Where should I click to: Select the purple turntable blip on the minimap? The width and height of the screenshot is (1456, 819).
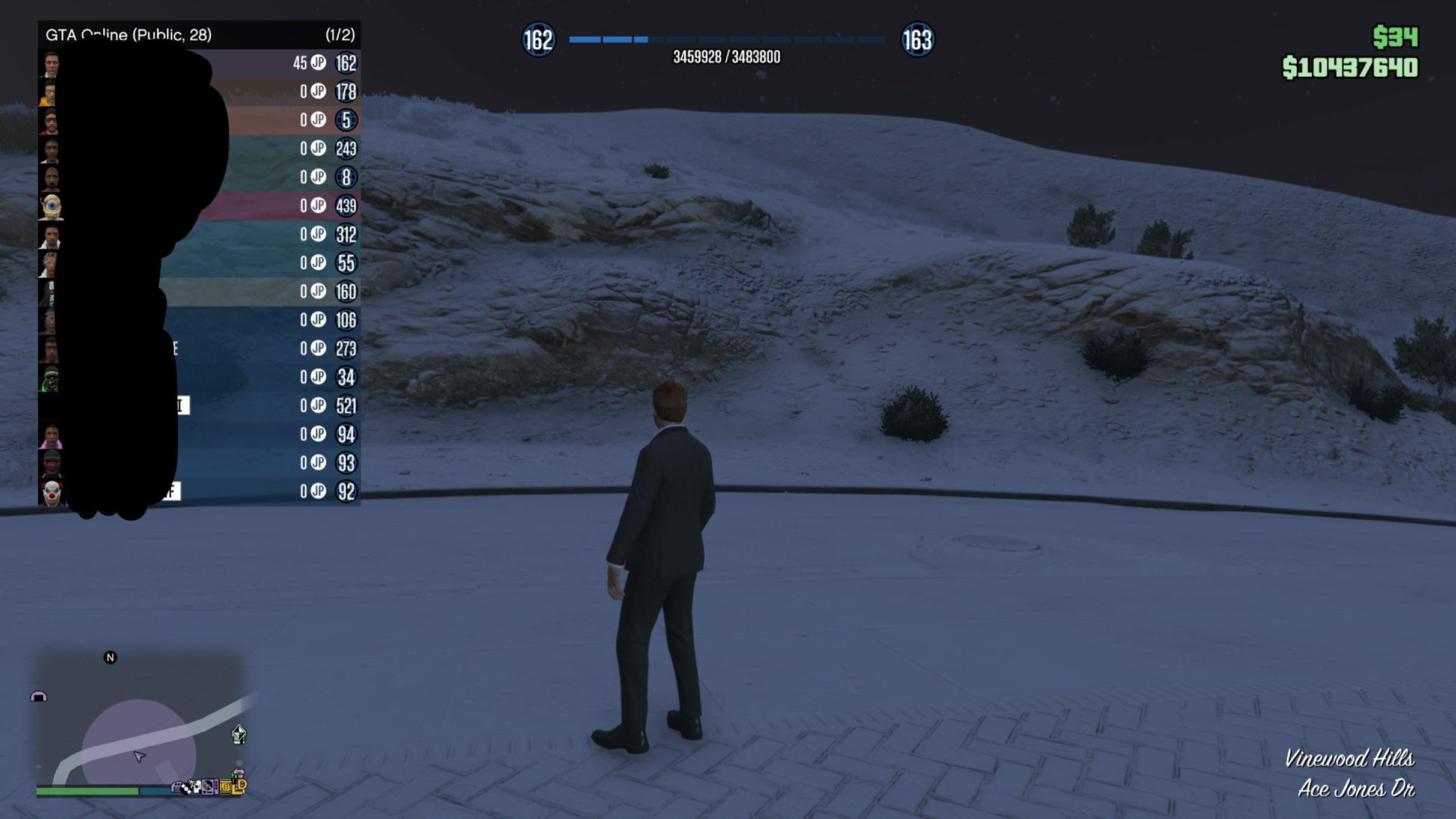(x=209, y=786)
